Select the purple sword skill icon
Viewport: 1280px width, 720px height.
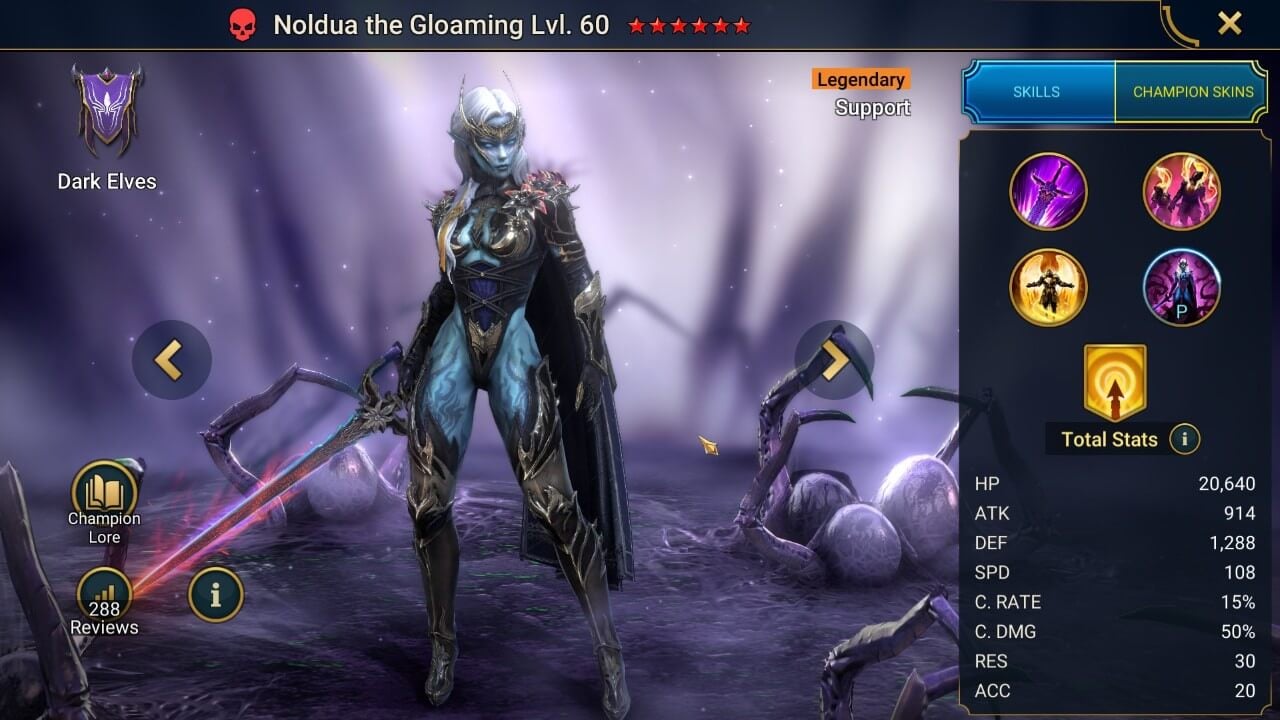pos(1048,190)
